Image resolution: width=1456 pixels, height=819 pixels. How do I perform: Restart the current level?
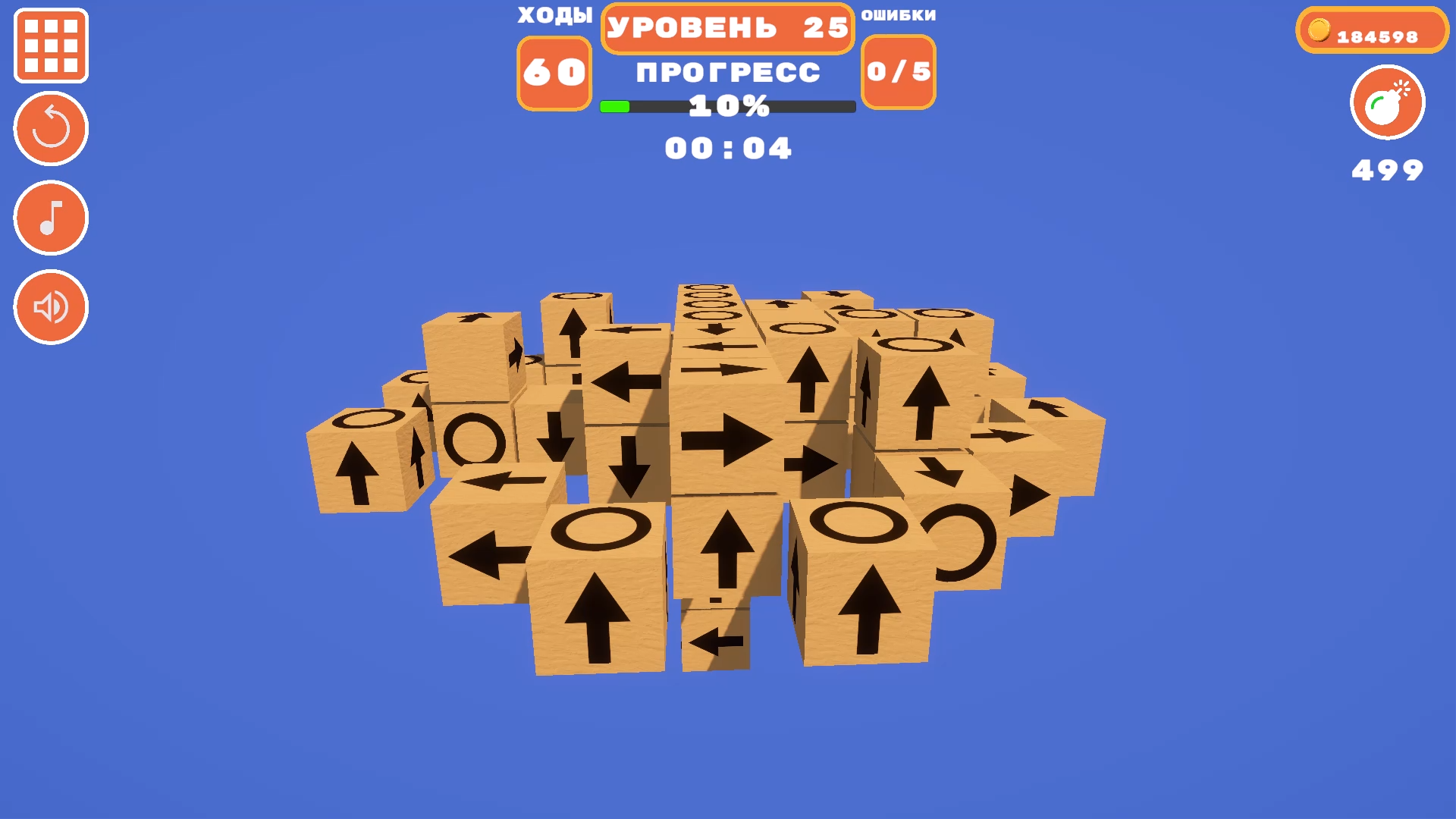(49, 127)
